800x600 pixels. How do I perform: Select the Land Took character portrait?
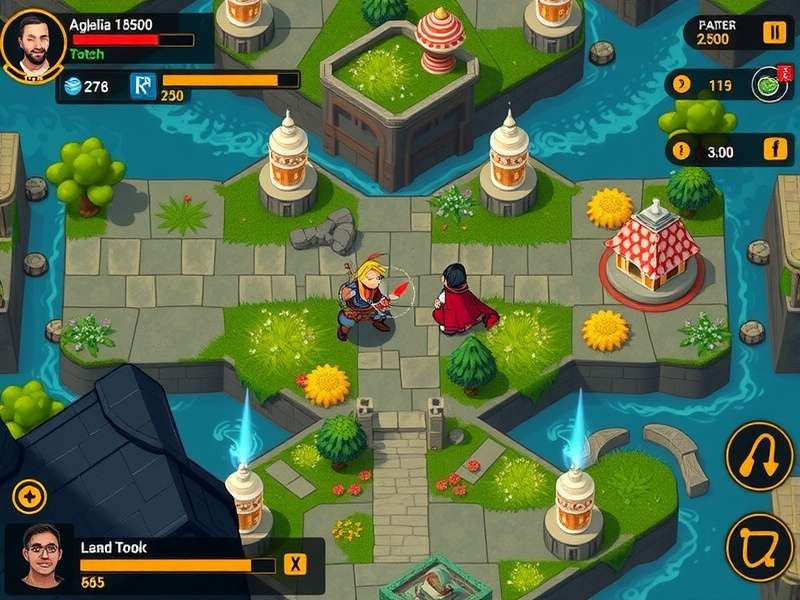coord(39,555)
